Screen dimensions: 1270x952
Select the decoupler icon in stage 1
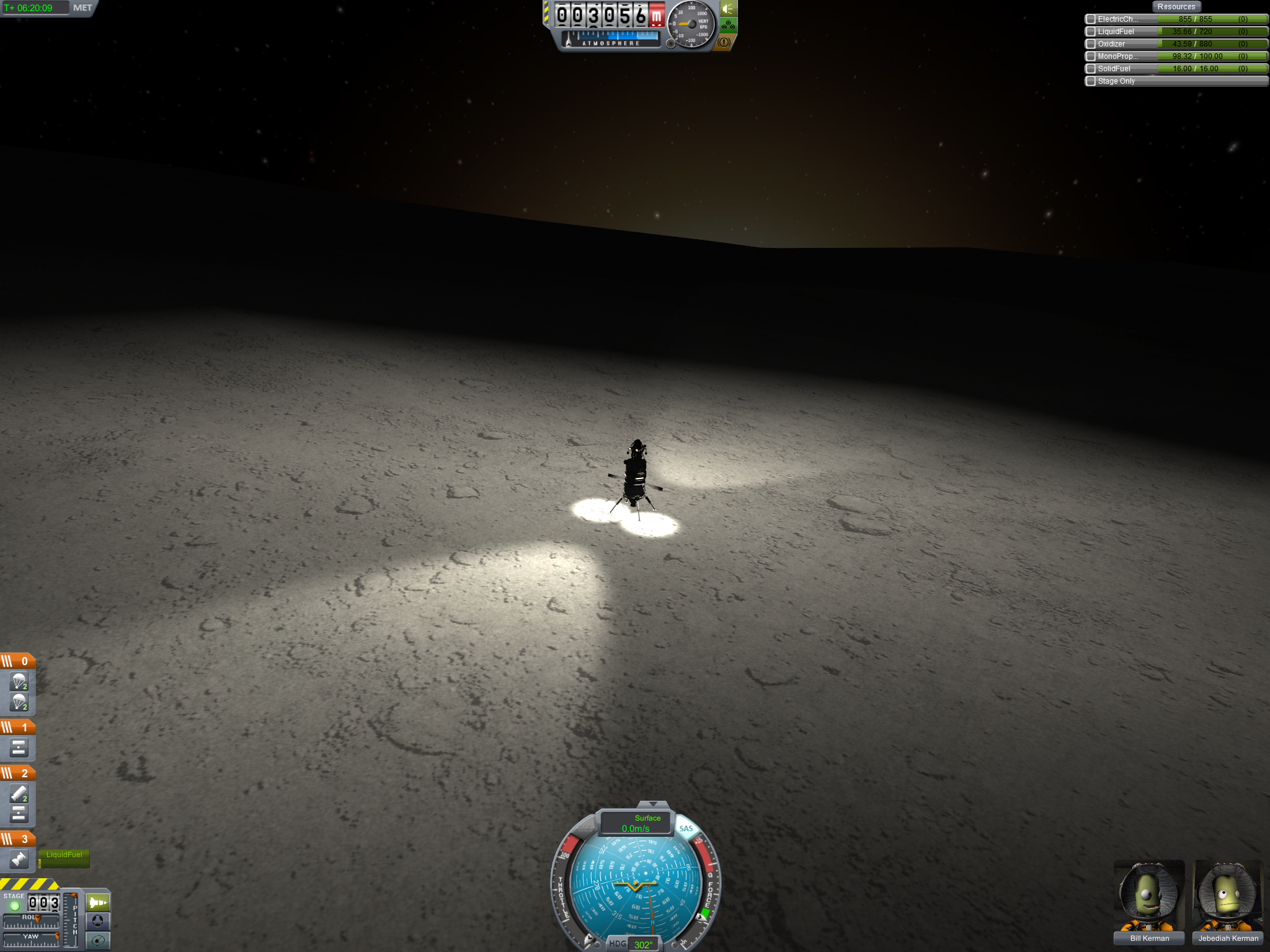click(19, 749)
